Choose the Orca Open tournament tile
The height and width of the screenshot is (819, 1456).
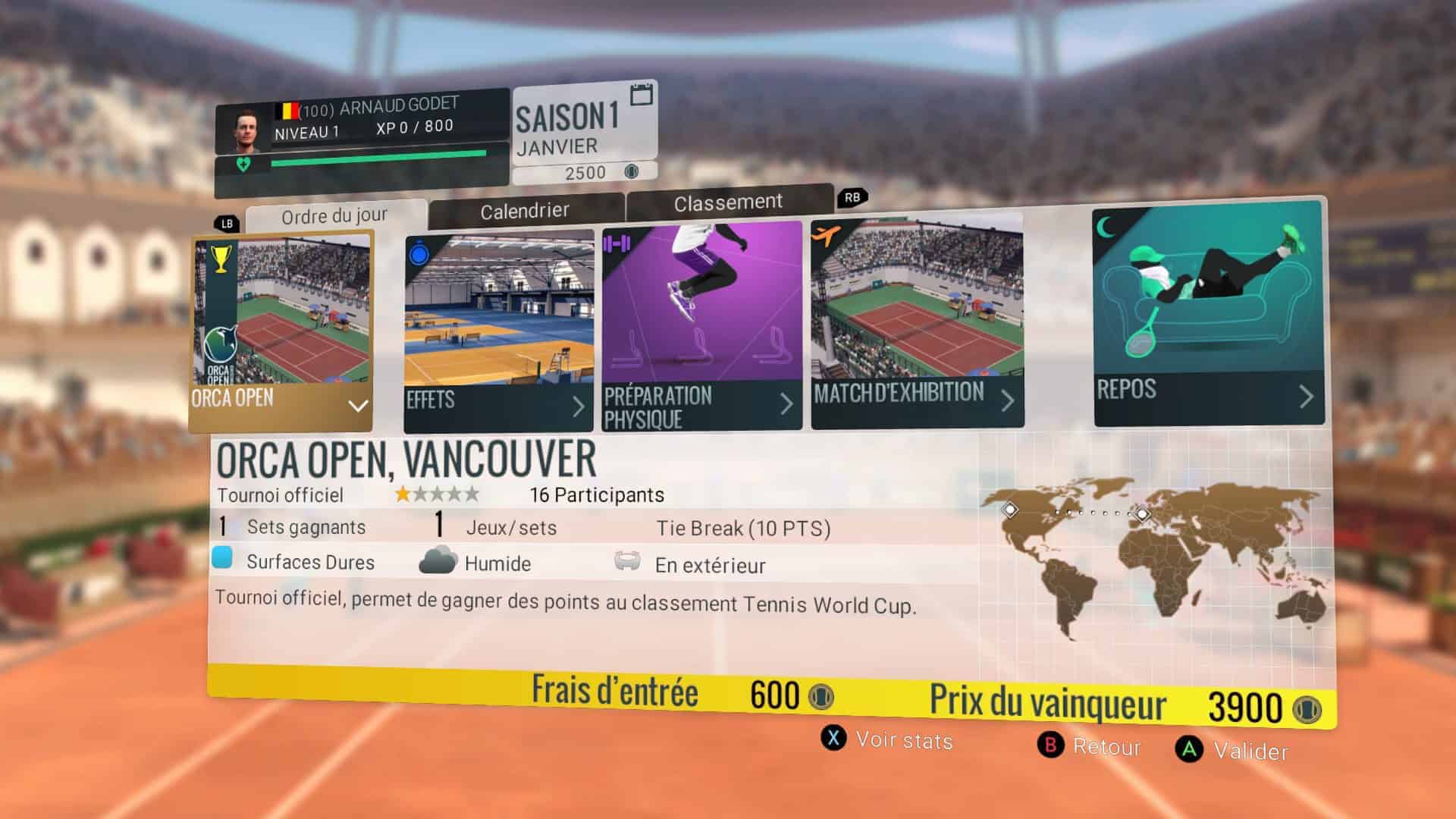(x=281, y=331)
